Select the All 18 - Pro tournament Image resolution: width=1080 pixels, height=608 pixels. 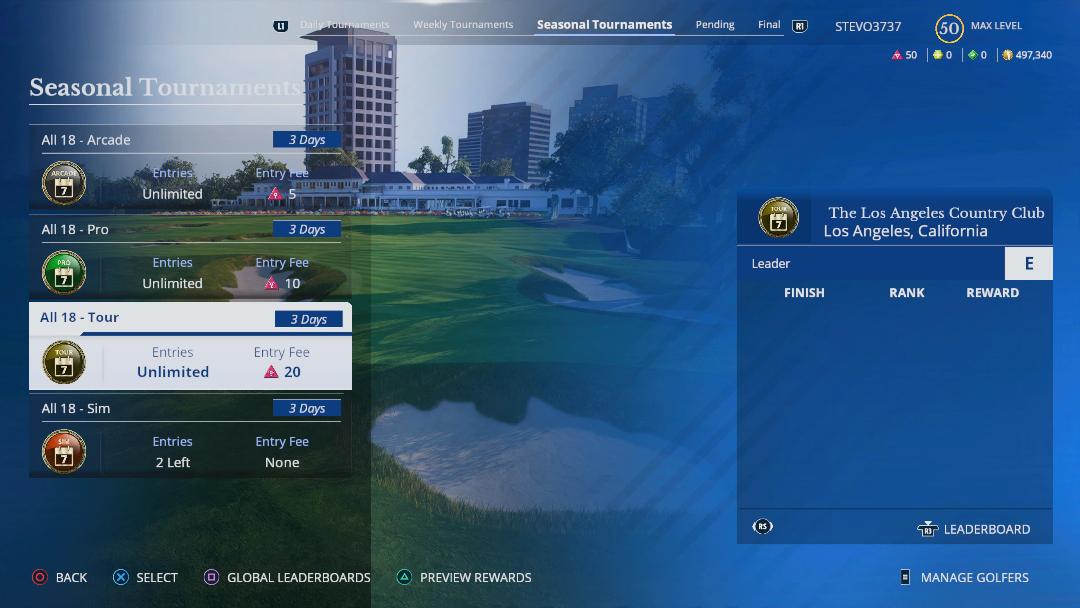click(190, 257)
